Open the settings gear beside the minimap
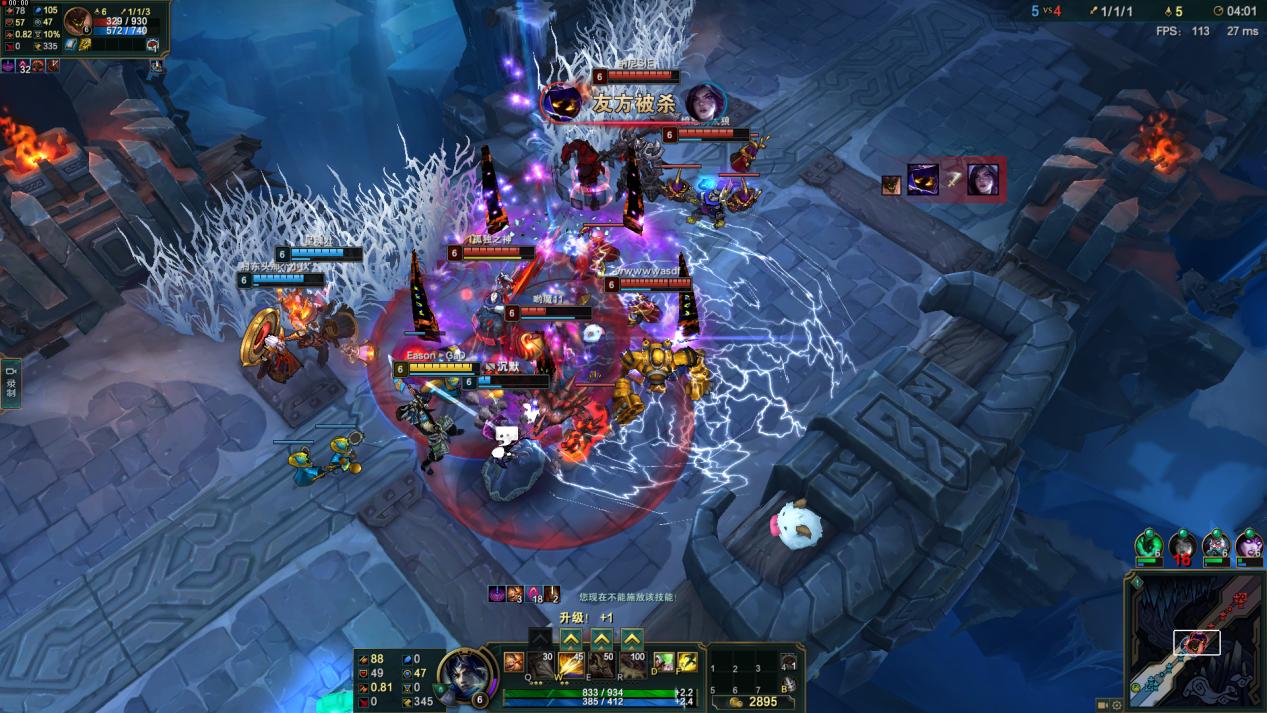Image resolution: width=1267 pixels, height=713 pixels. tap(1117, 705)
